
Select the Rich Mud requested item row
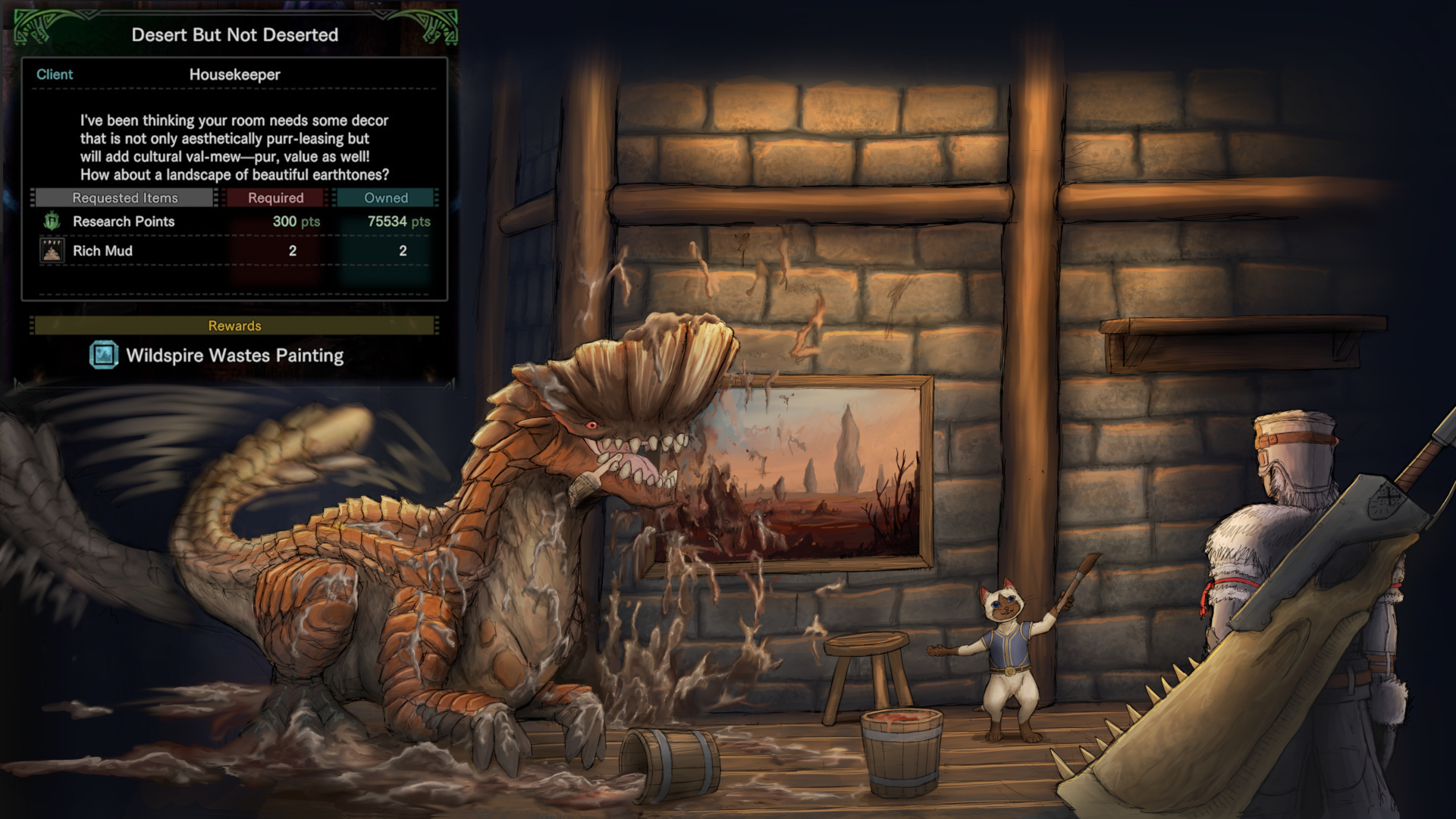click(235, 251)
